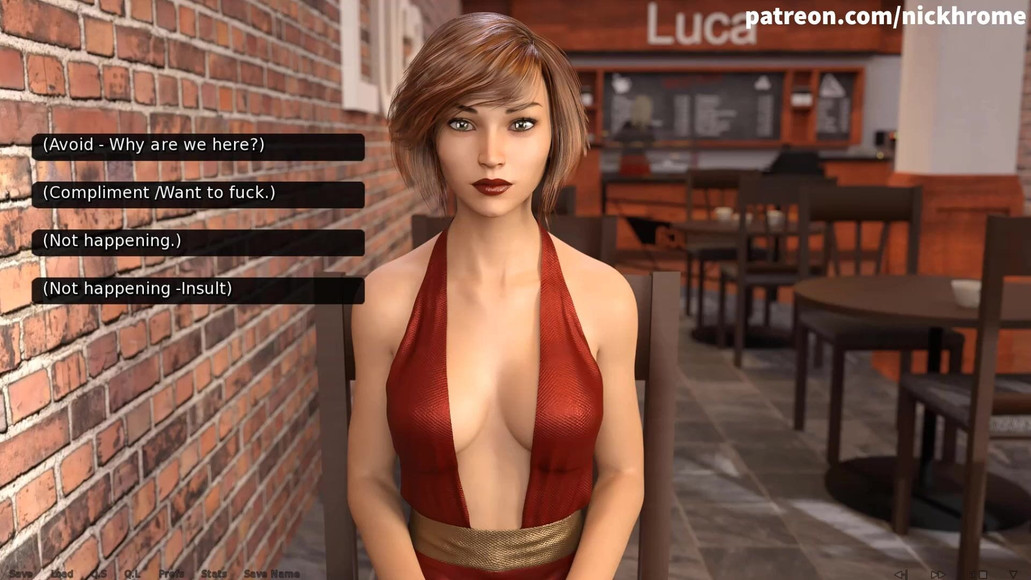This screenshot has width=1031, height=580.
Task: Click the downward triangle hide icon
Action: point(1012,574)
